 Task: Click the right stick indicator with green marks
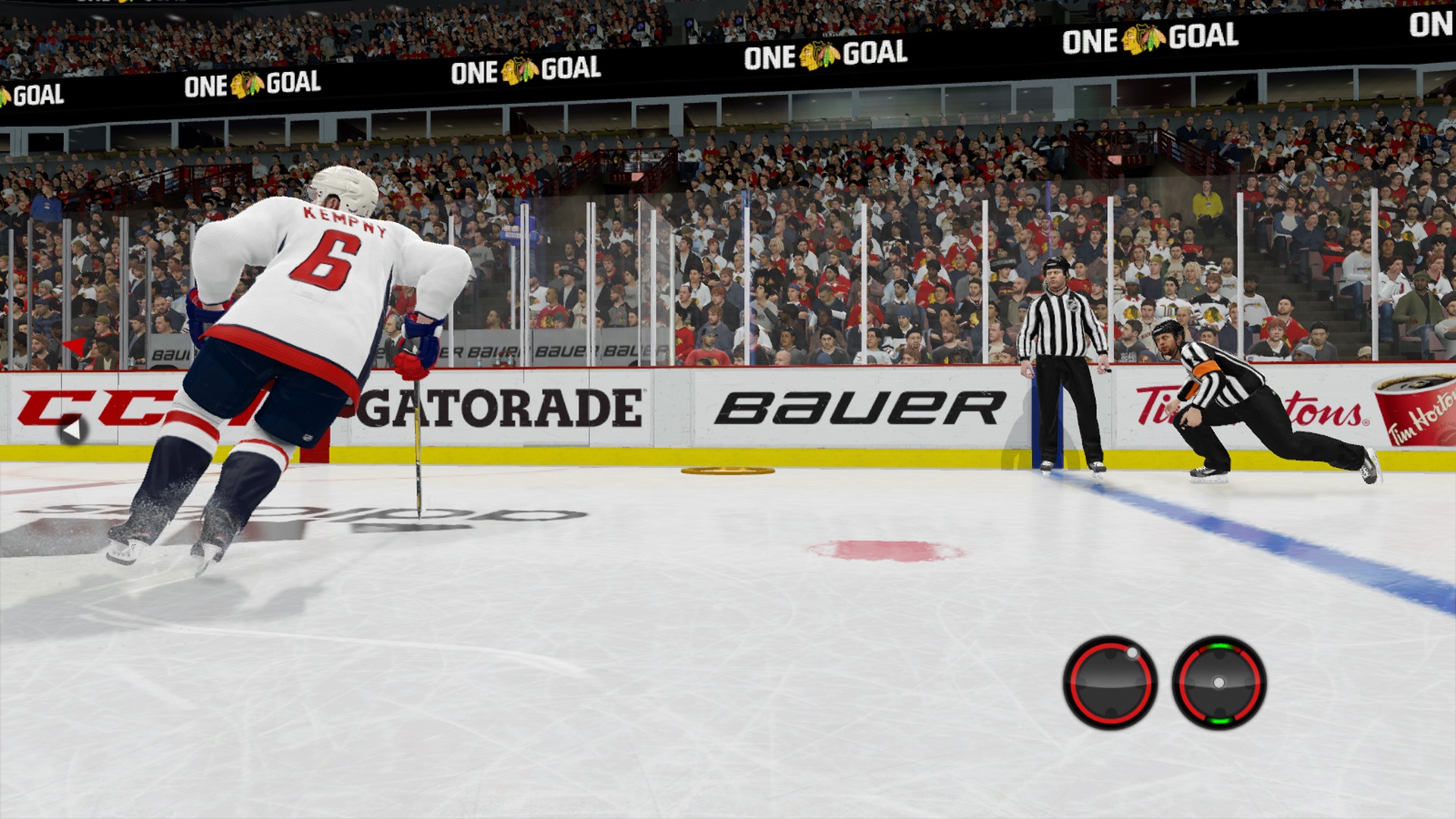1219,682
